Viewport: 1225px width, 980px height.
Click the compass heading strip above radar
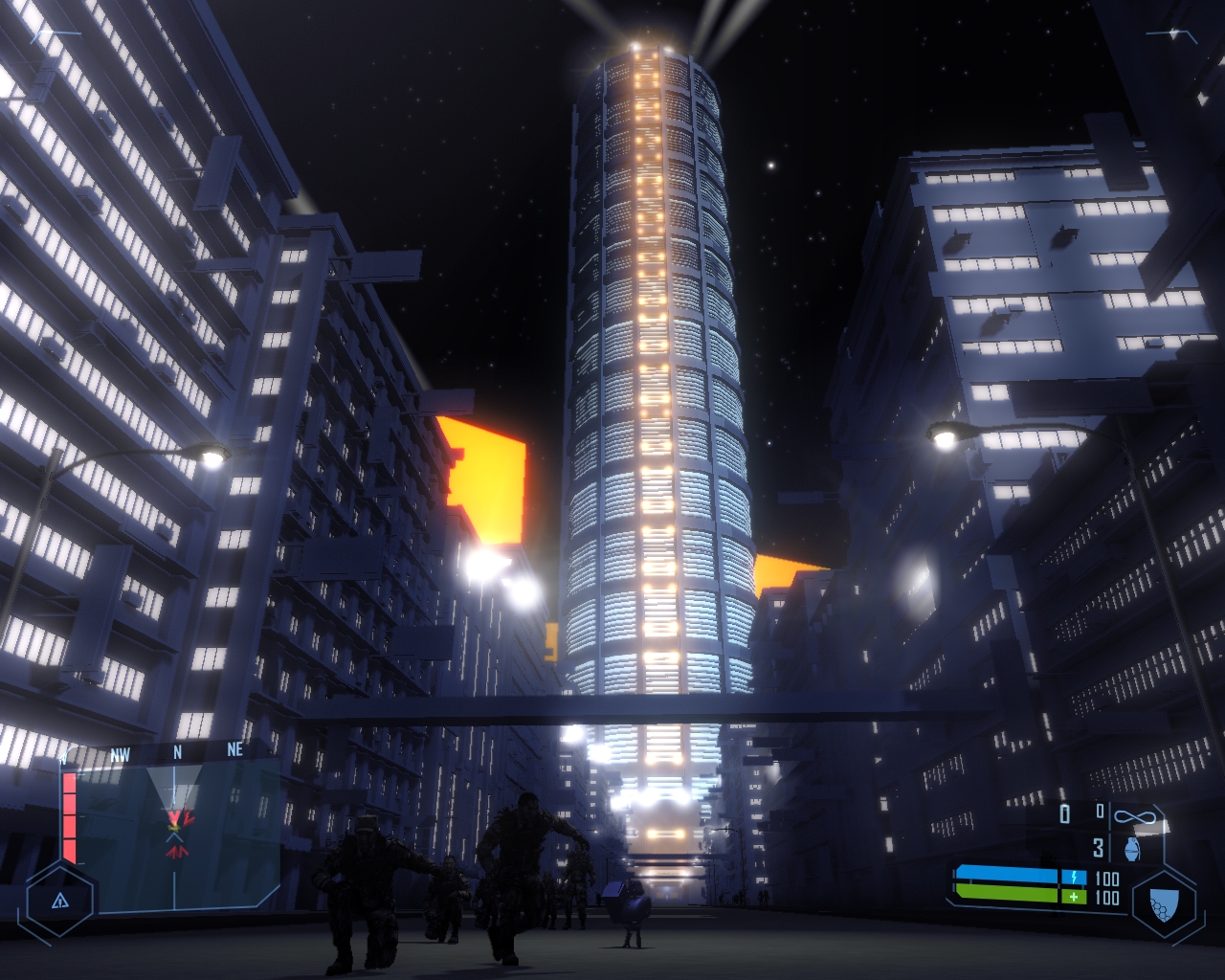click(x=177, y=752)
